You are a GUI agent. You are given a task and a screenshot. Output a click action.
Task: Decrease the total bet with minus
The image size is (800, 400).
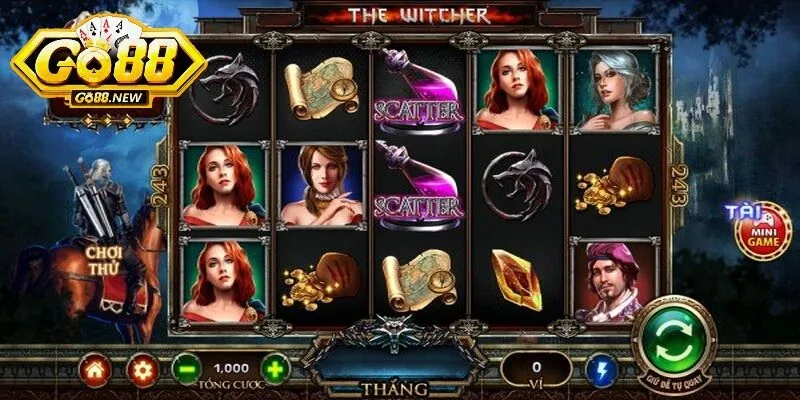point(185,368)
